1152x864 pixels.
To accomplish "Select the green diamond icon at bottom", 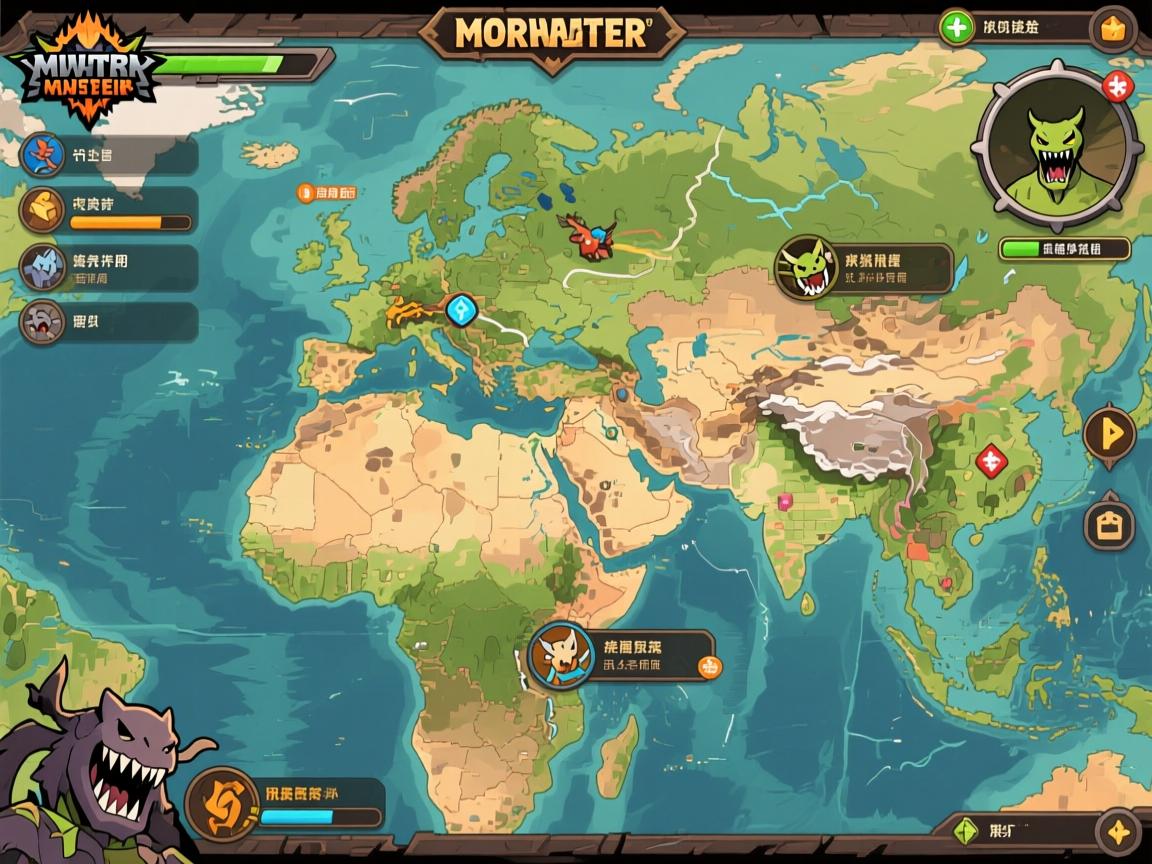I will [966, 829].
